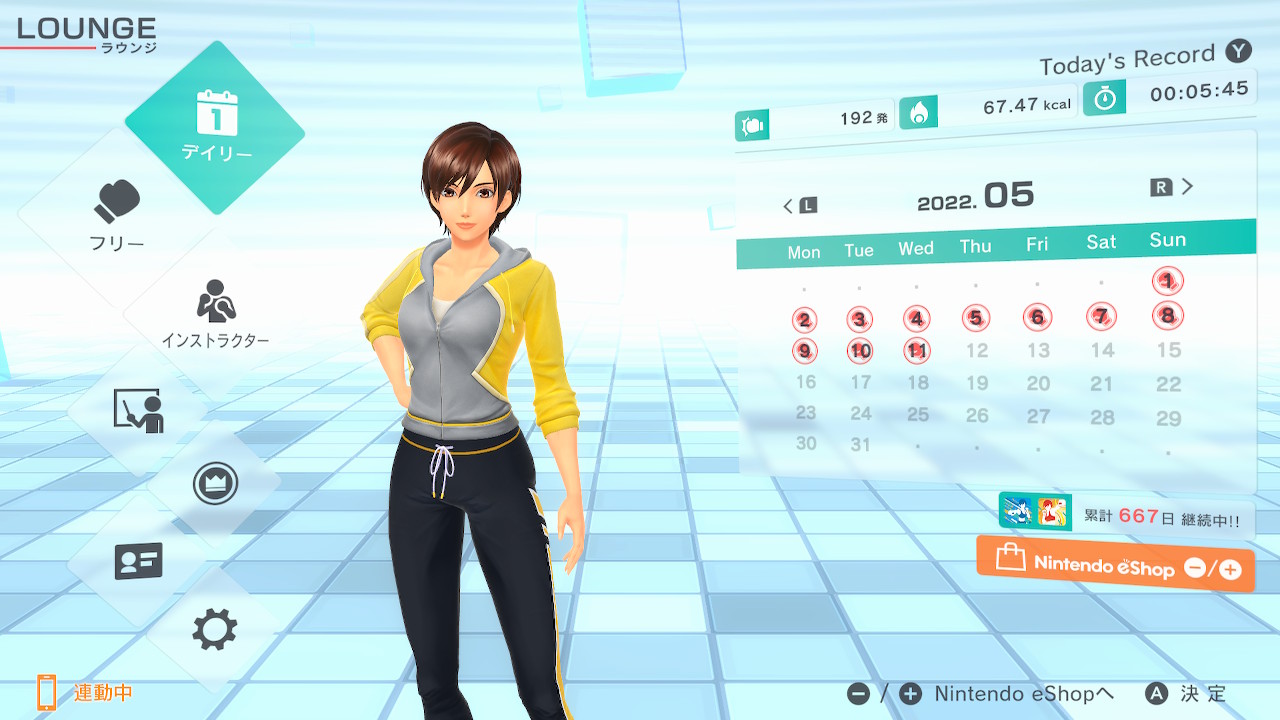The width and height of the screenshot is (1280, 720).
Task: Go to the next calendar month
Action: pos(1173,187)
